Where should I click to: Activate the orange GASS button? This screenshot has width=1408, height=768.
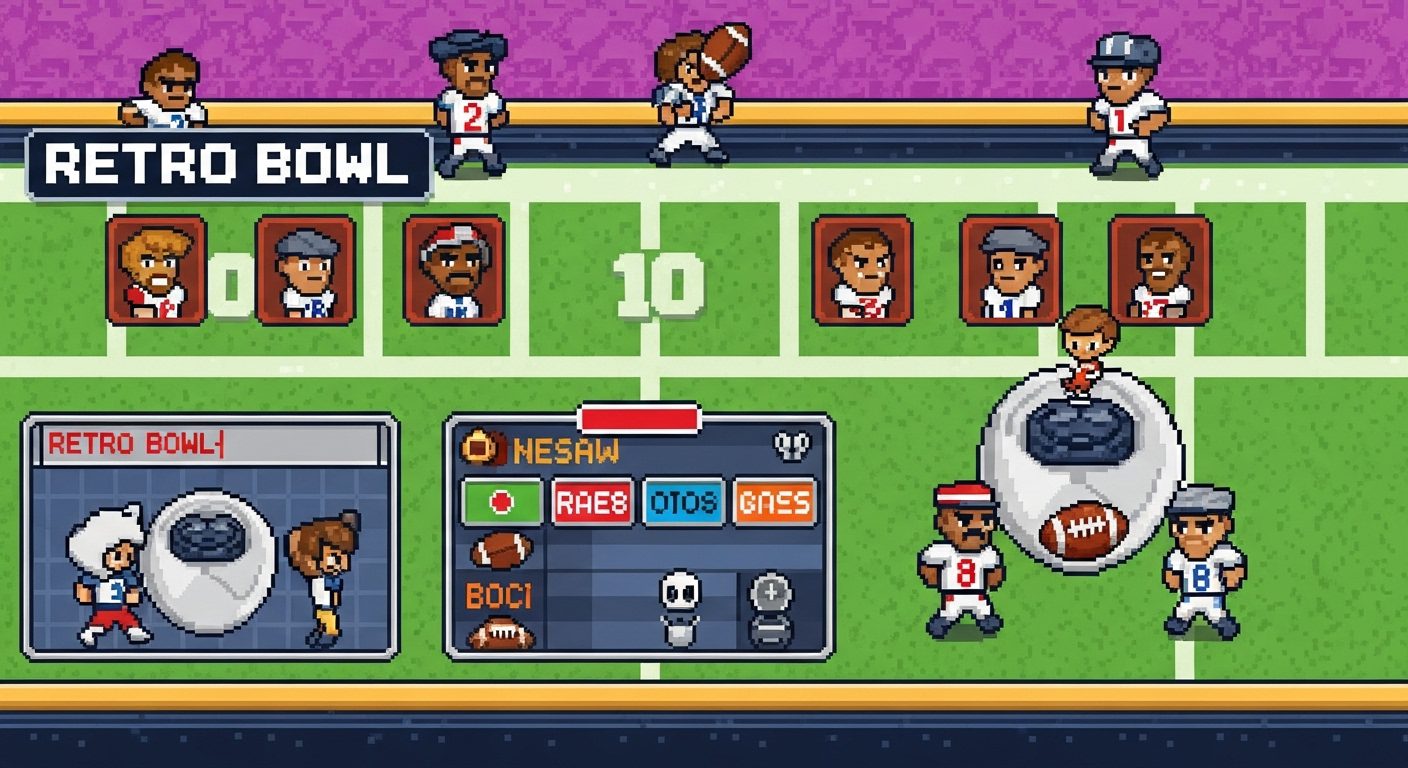774,502
